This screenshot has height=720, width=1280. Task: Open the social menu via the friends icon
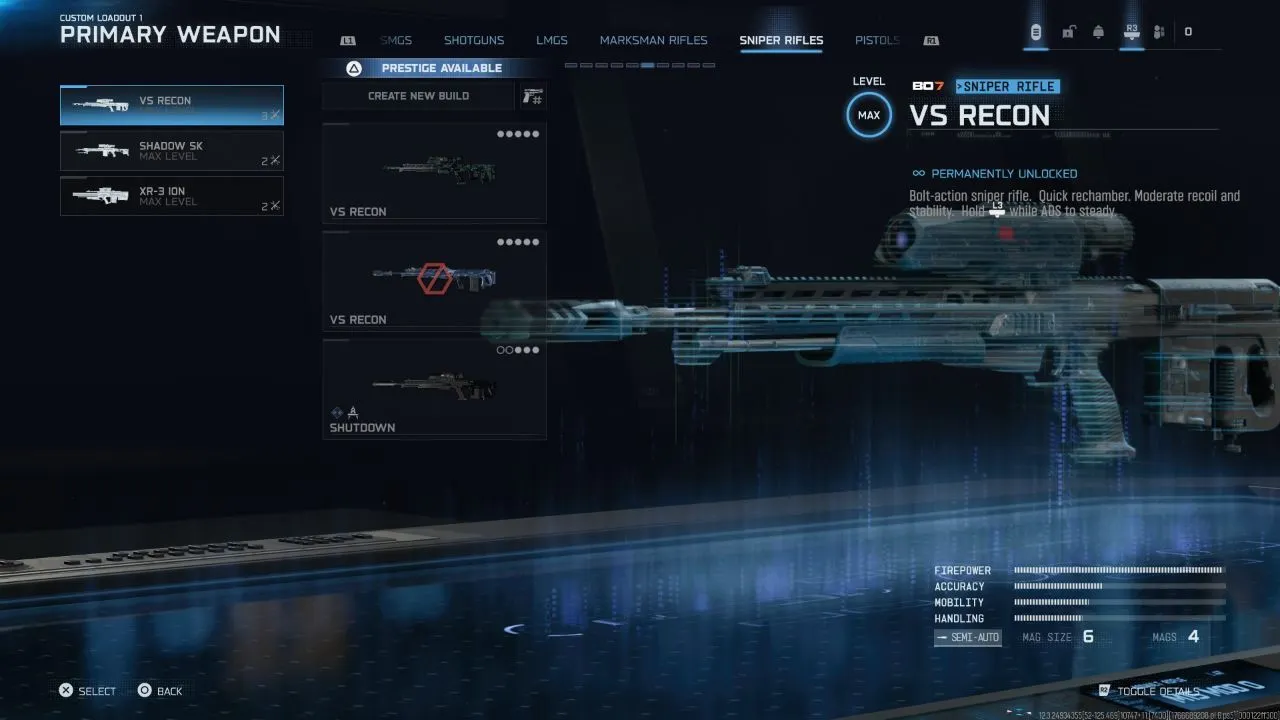click(x=1158, y=31)
